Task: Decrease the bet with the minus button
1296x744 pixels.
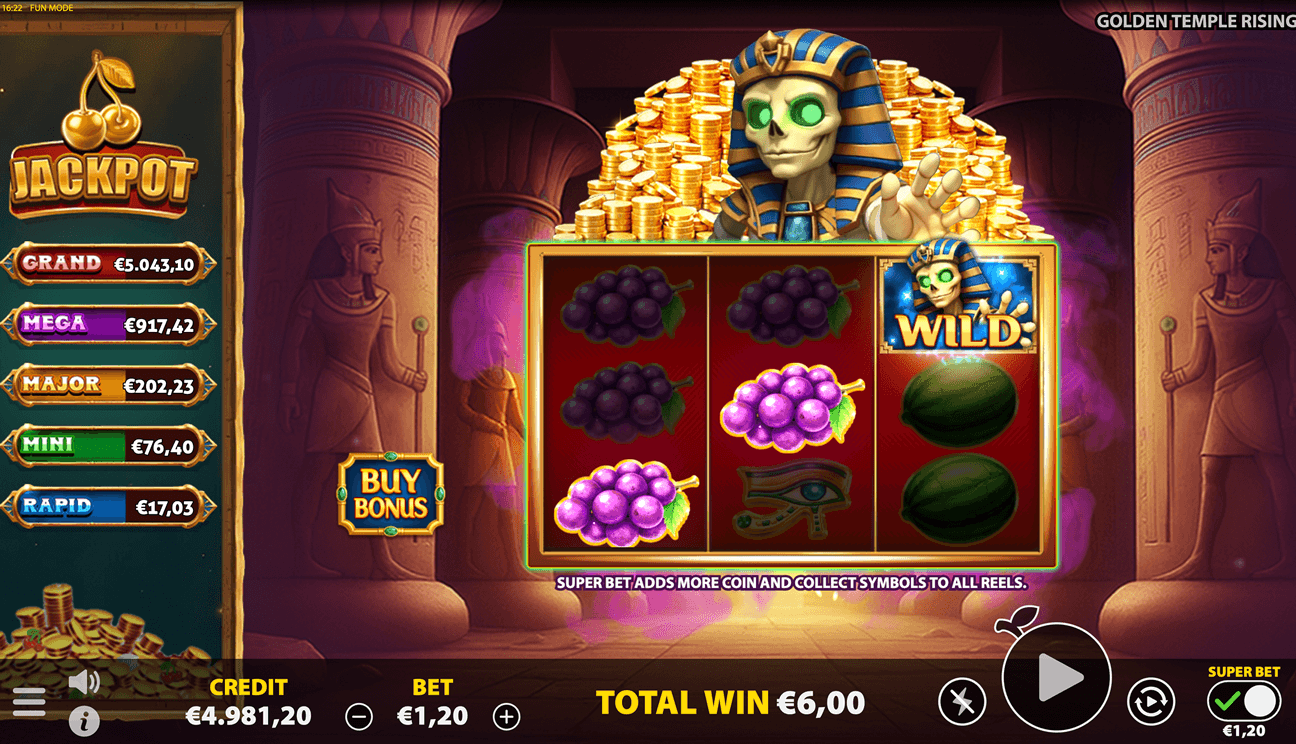Action: coord(358,716)
